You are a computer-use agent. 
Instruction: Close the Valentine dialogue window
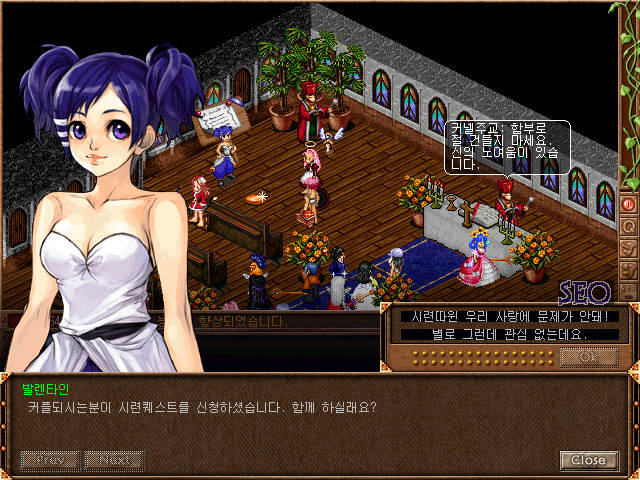coord(588,460)
